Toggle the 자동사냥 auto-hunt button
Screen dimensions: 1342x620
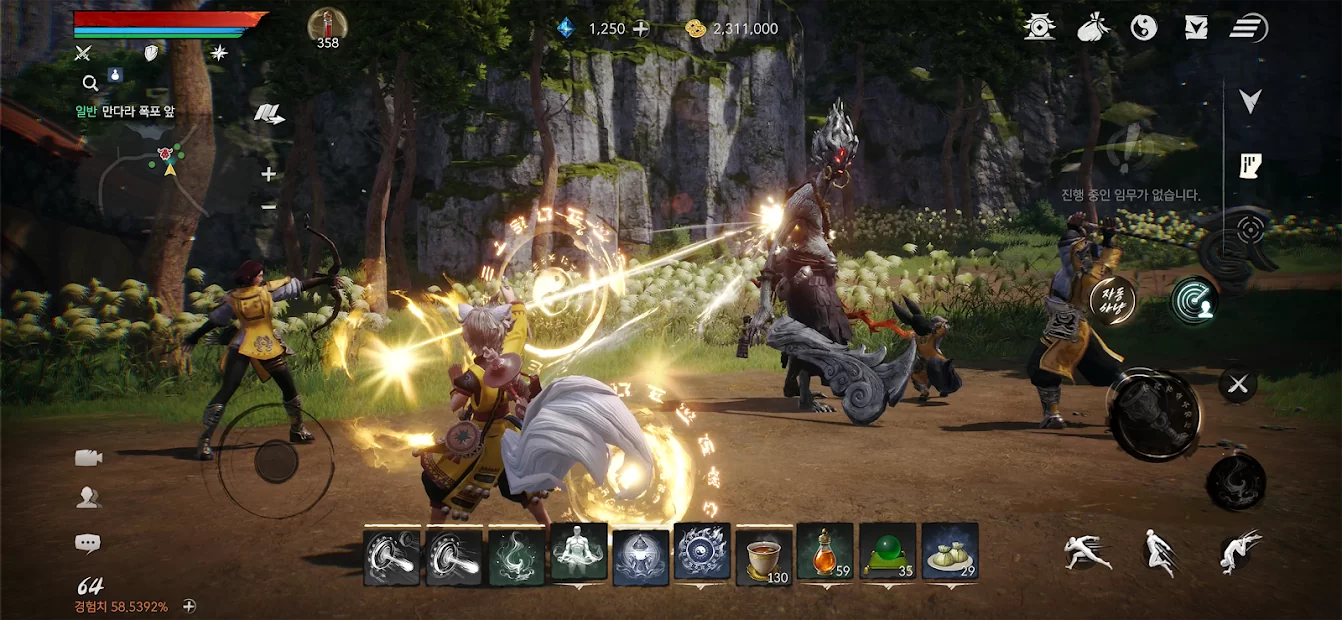(x=1112, y=300)
